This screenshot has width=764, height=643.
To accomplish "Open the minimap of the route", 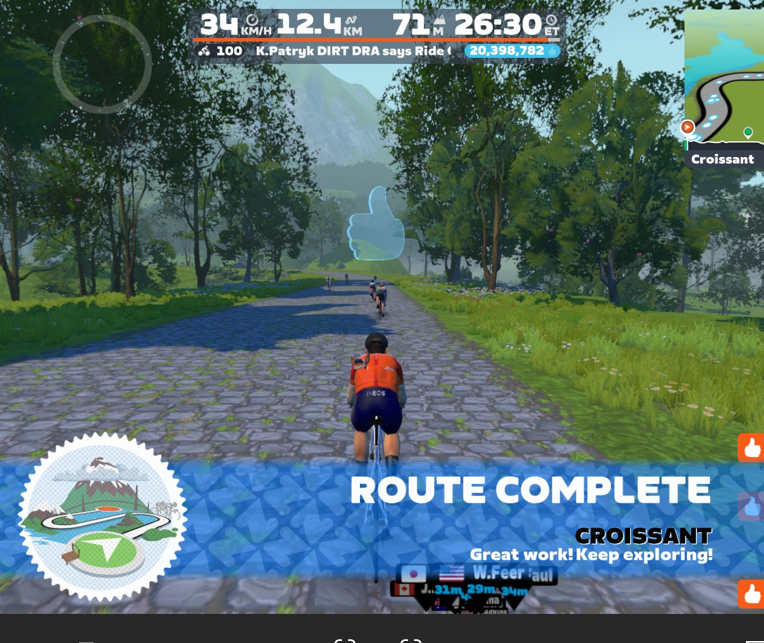I will [724, 76].
